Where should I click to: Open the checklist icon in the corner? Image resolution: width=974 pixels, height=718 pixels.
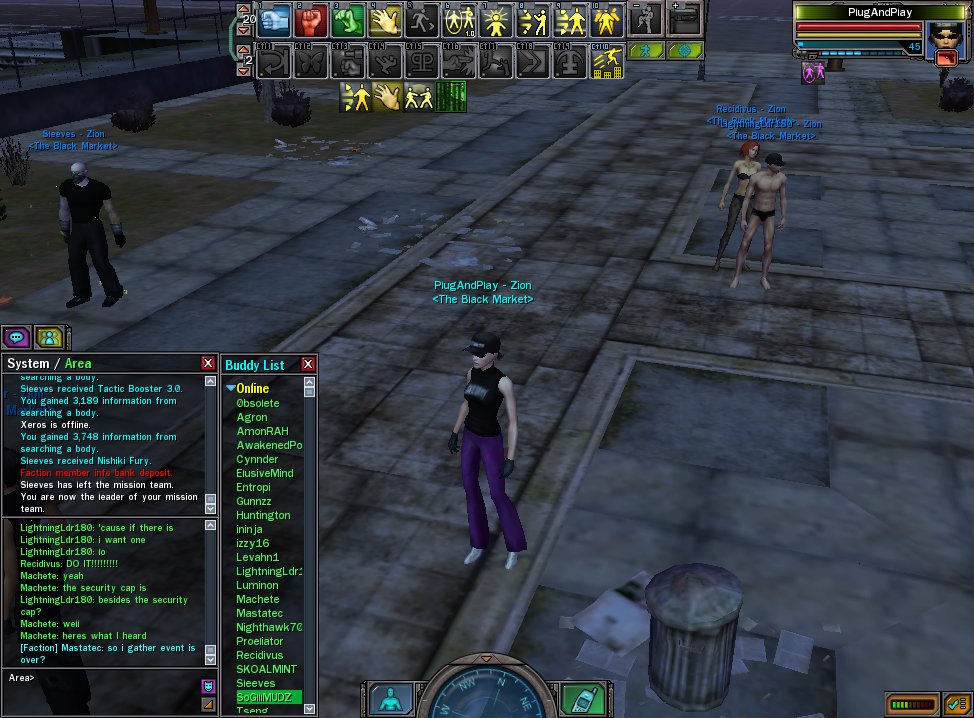[x=955, y=704]
